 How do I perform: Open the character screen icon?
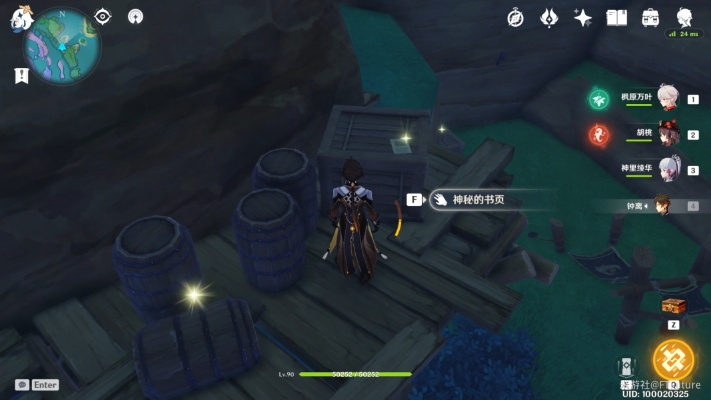tap(685, 17)
